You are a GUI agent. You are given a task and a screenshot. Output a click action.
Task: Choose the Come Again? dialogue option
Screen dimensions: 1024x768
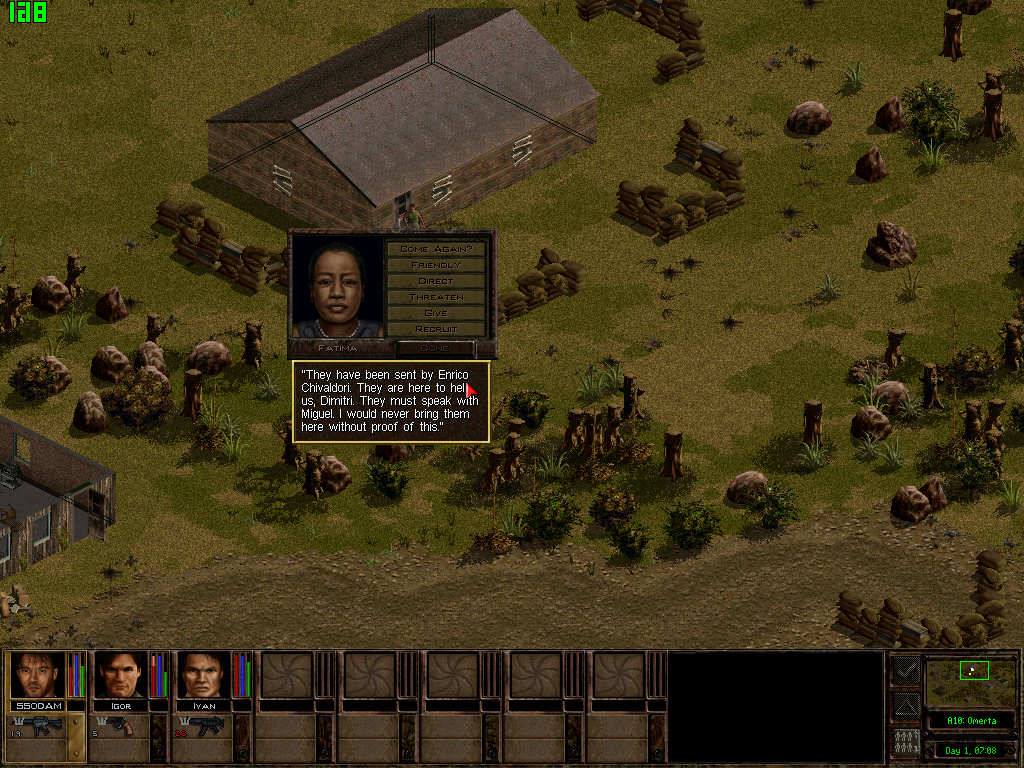[x=436, y=248]
